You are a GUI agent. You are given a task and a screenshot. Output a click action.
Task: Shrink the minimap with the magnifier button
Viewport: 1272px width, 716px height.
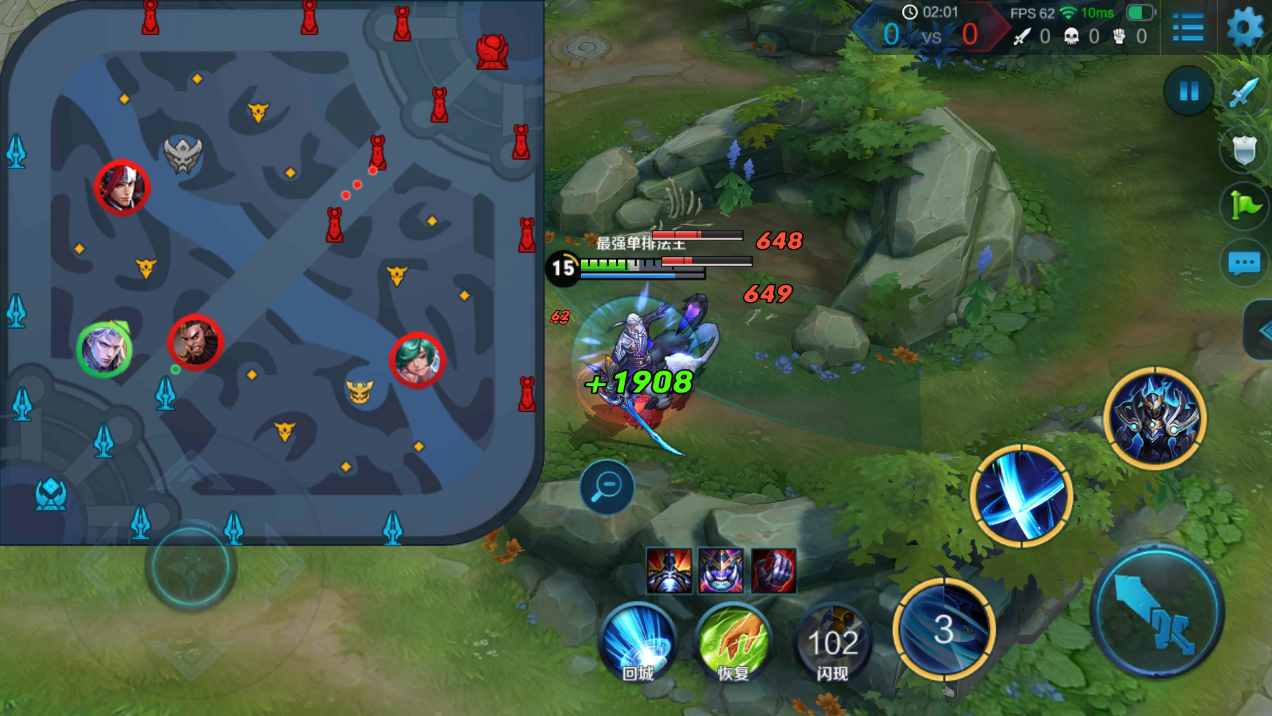coord(606,487)
